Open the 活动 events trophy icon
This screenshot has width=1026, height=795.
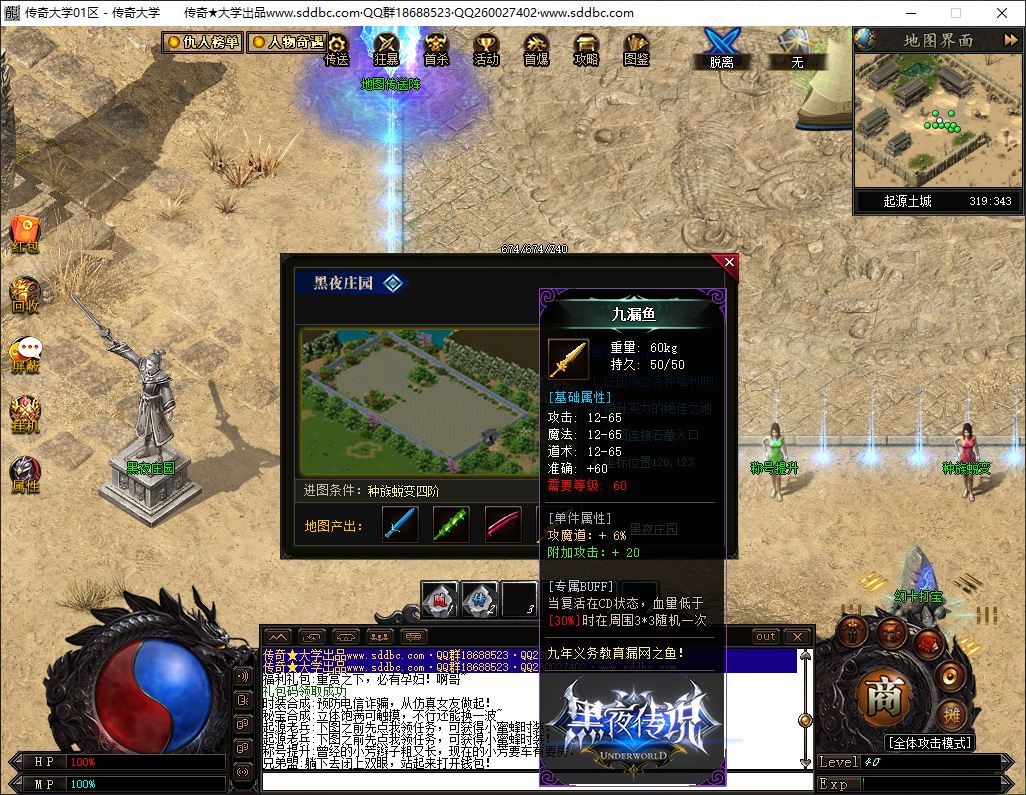[486, 48]
